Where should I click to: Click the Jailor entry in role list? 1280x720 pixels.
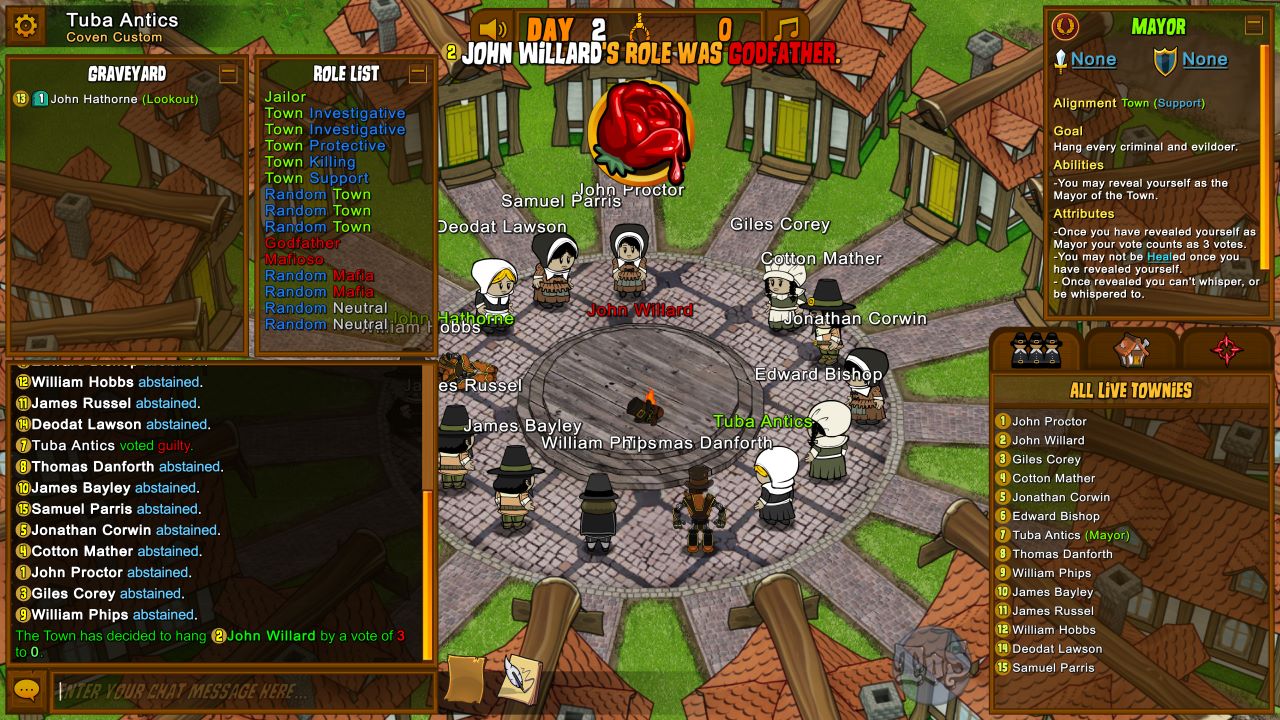coord(285,97)
